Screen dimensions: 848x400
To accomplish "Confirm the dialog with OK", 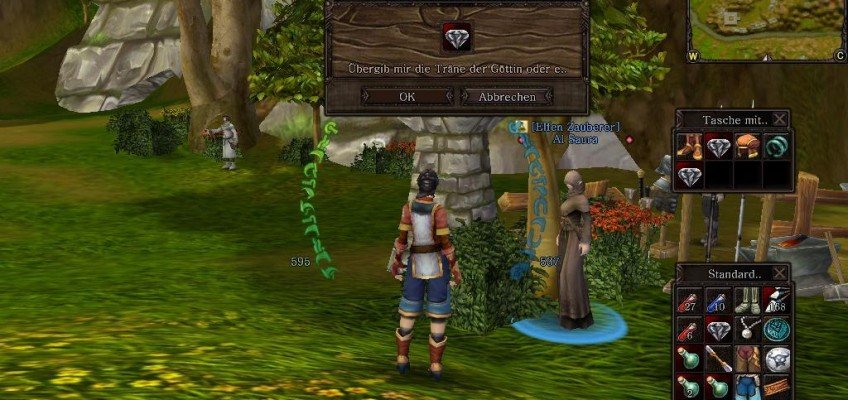I will (x=407, y=97).
